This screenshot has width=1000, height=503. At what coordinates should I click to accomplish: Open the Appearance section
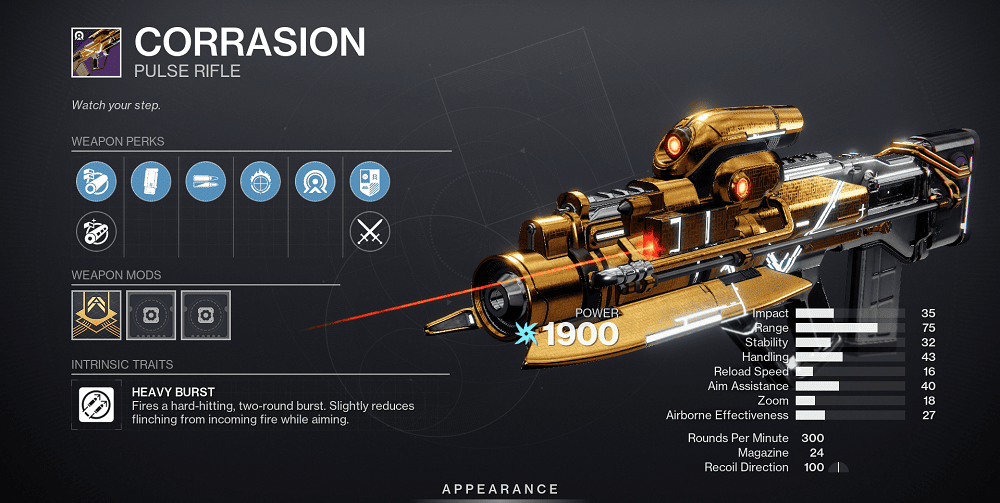[x=501, y=489]
